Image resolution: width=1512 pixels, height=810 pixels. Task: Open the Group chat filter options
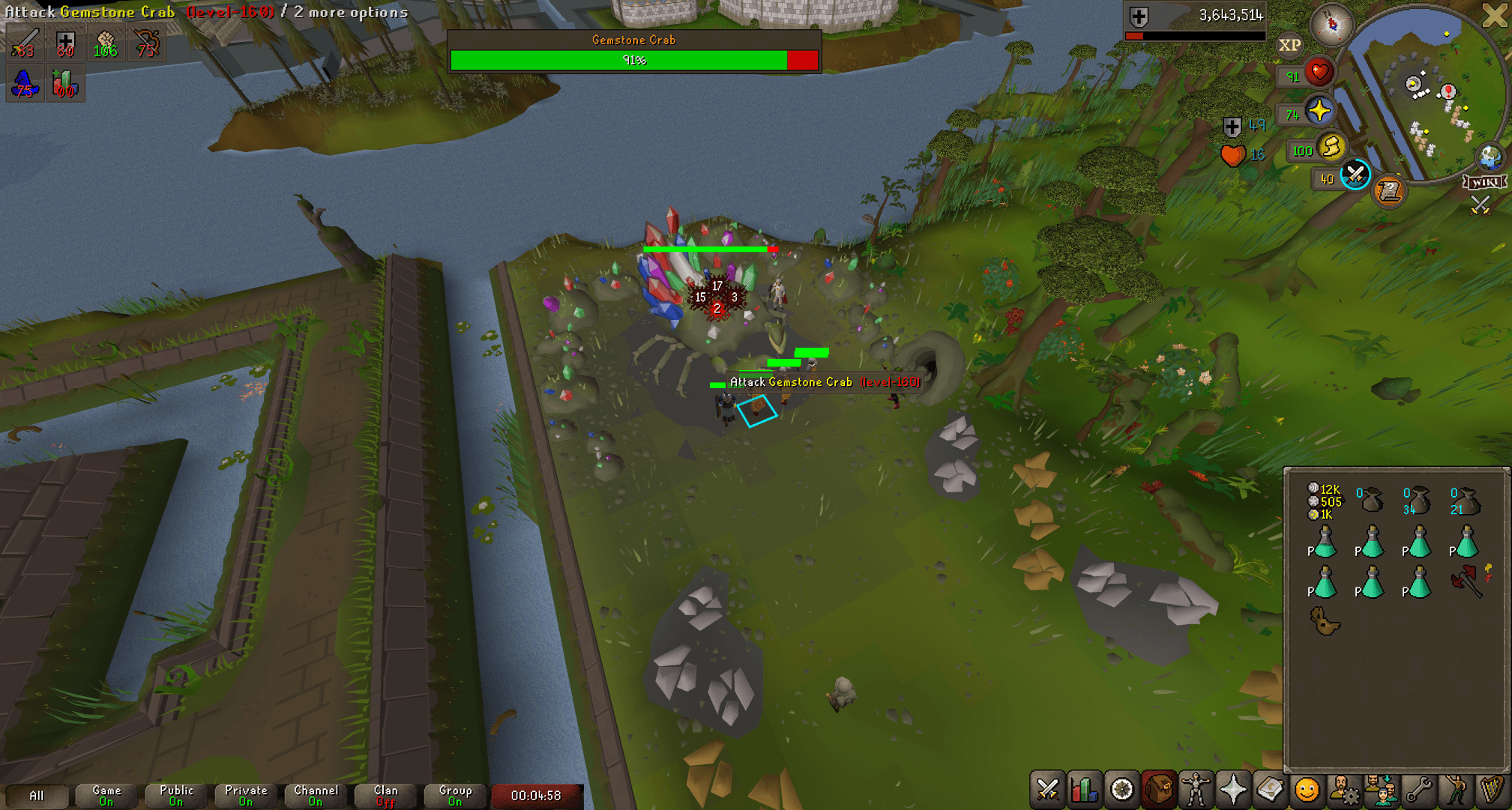click(x=455, y=794)
